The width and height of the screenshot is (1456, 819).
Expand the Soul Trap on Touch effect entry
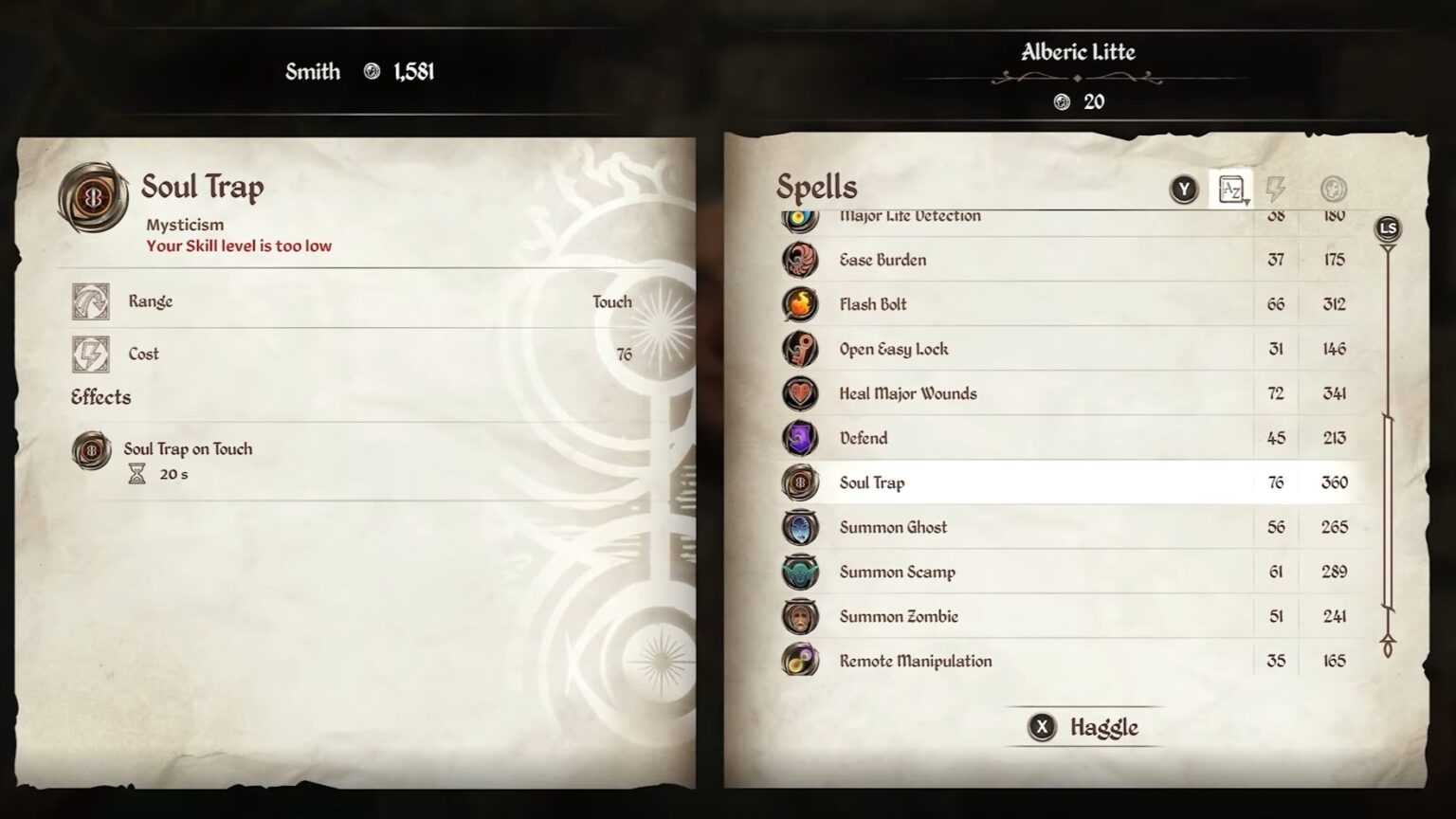pos(92,449)
